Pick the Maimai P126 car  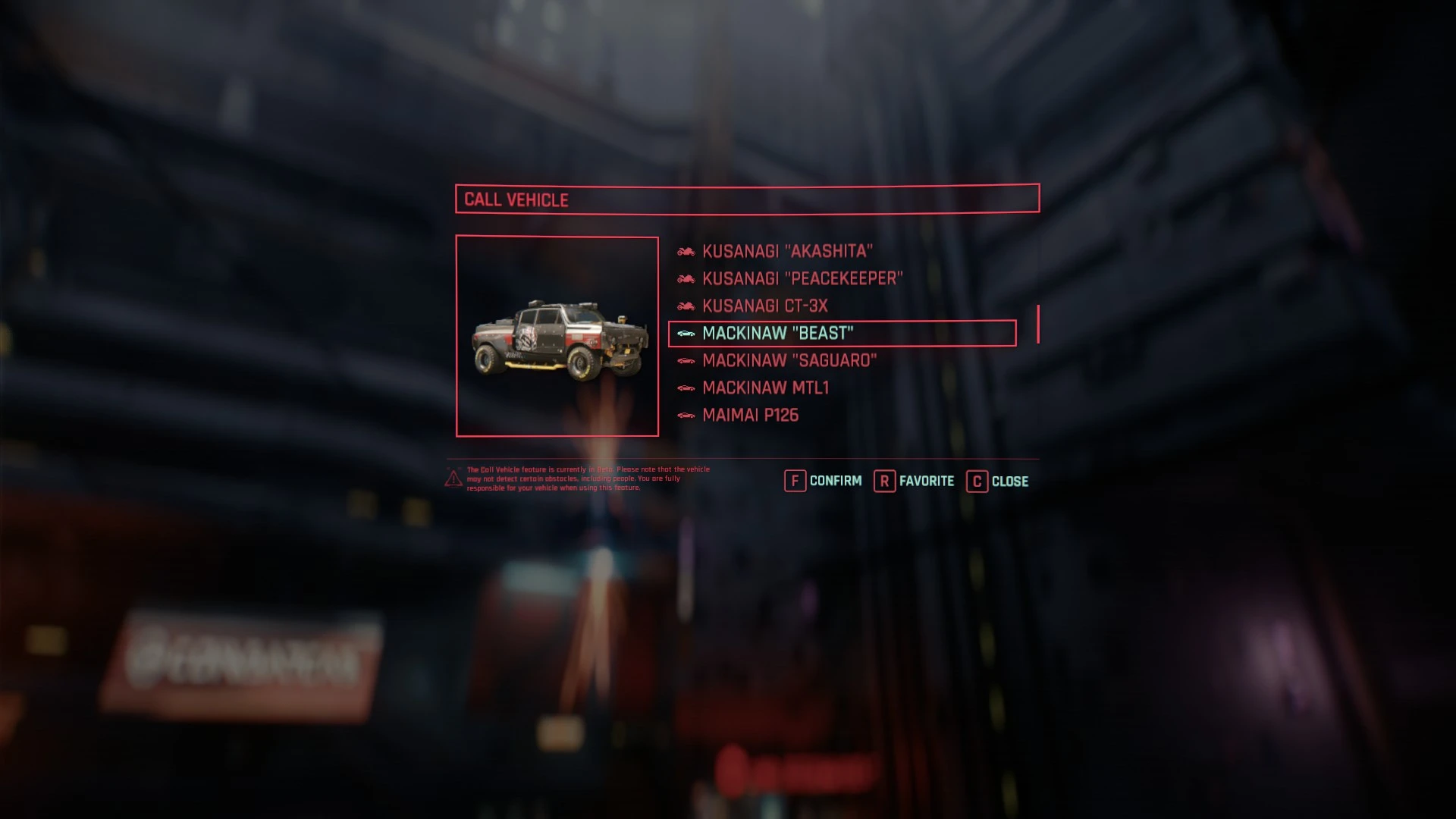[x=750, y=415]
